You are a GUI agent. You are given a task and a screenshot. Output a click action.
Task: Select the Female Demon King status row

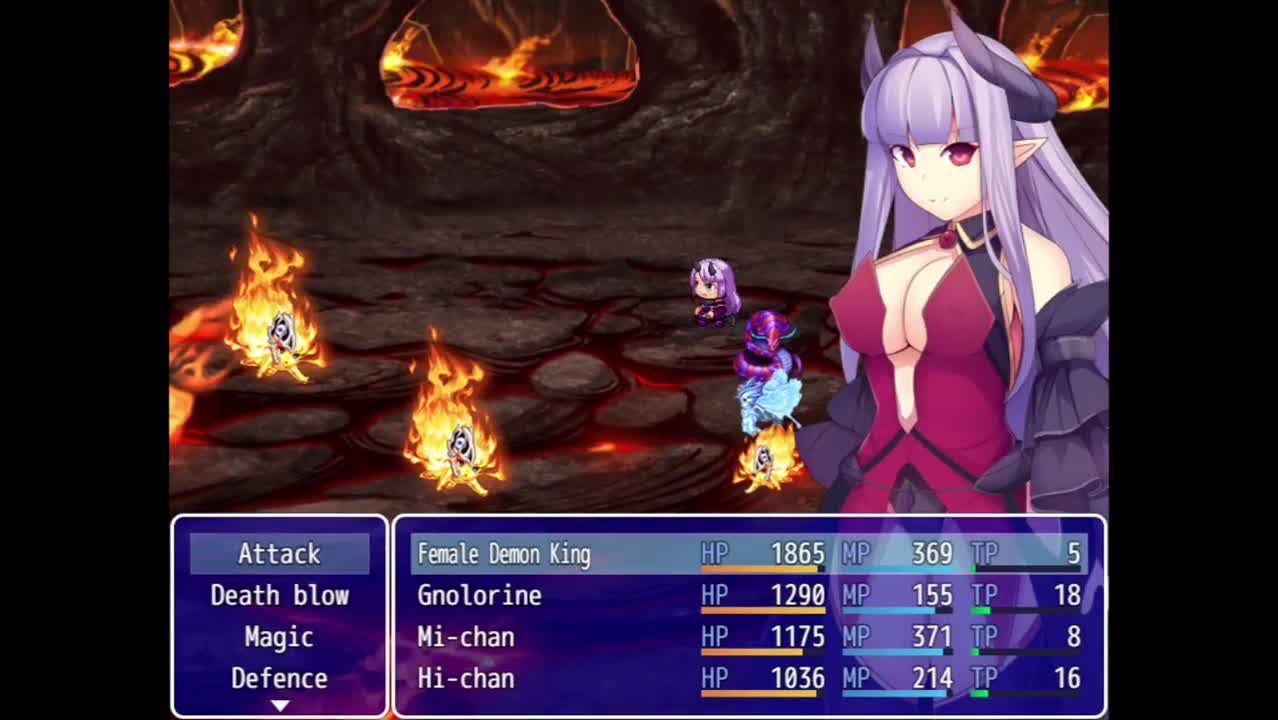(x=748, y=554)
